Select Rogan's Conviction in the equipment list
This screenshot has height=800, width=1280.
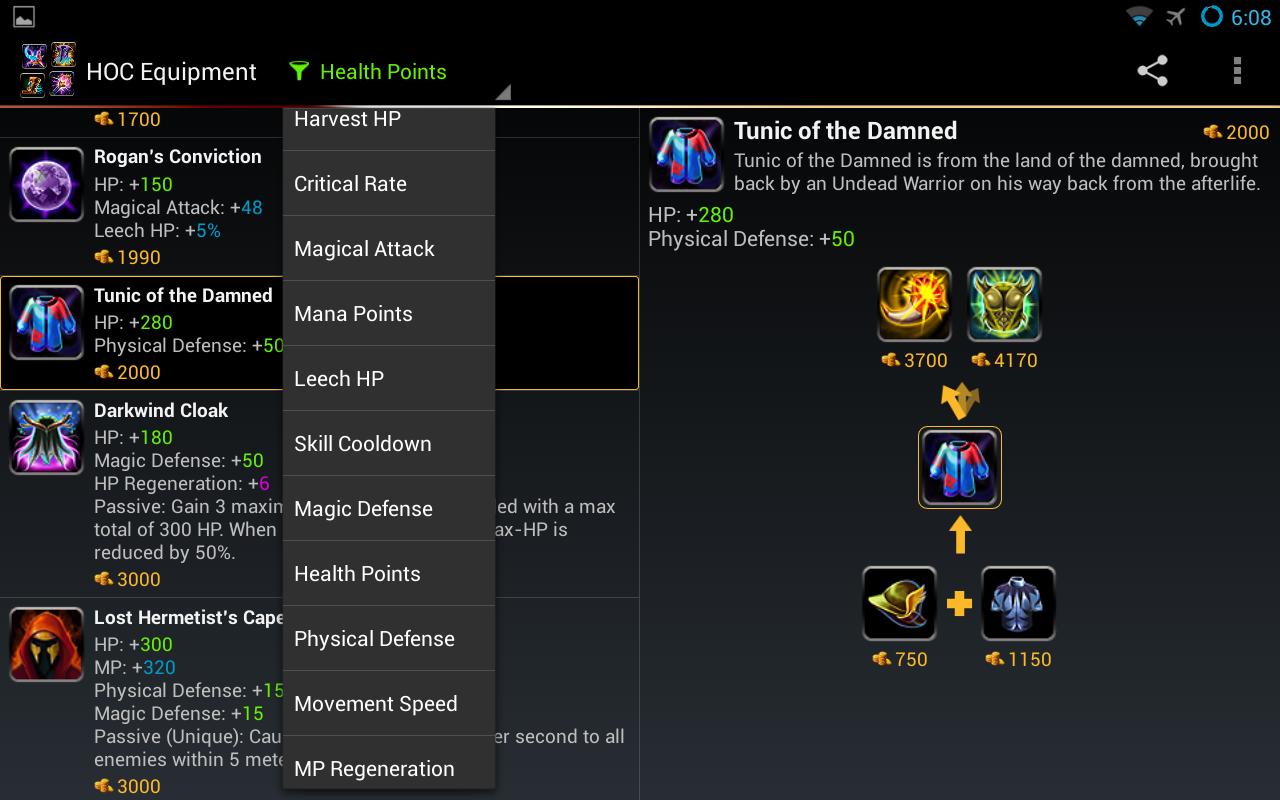click(x=140, y=205)
